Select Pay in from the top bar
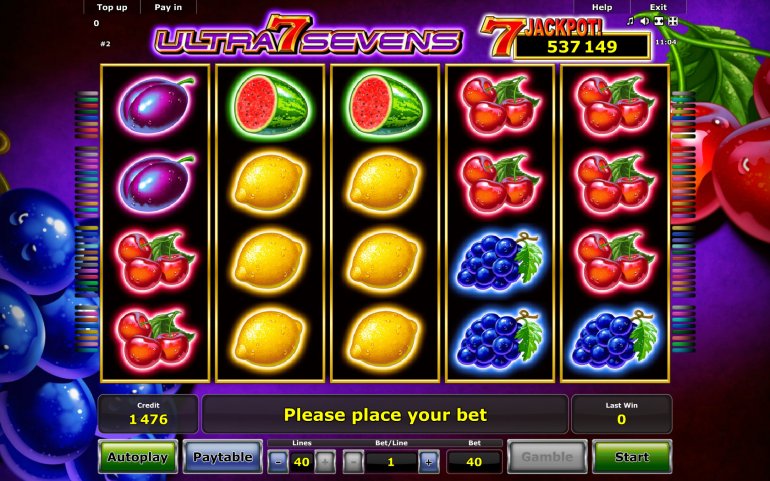This screenshot has width=770, height=481. coord(168,7)
